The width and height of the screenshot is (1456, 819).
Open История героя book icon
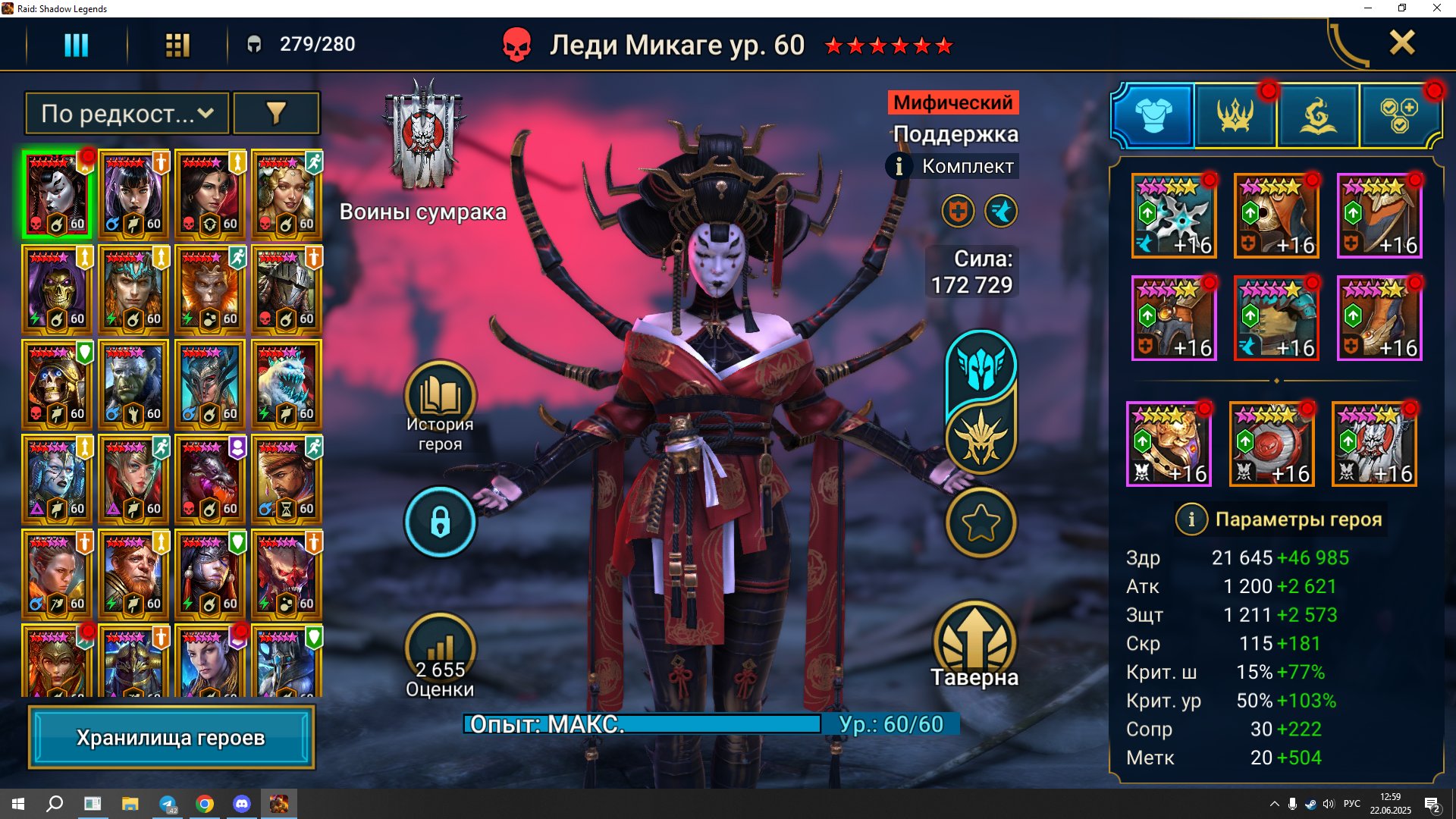[x=440, y=396]
